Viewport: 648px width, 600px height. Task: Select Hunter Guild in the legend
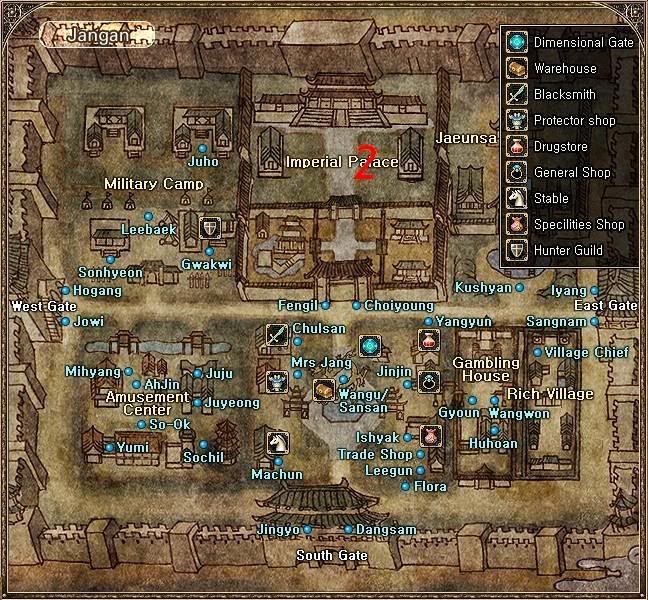coord(565,251)
